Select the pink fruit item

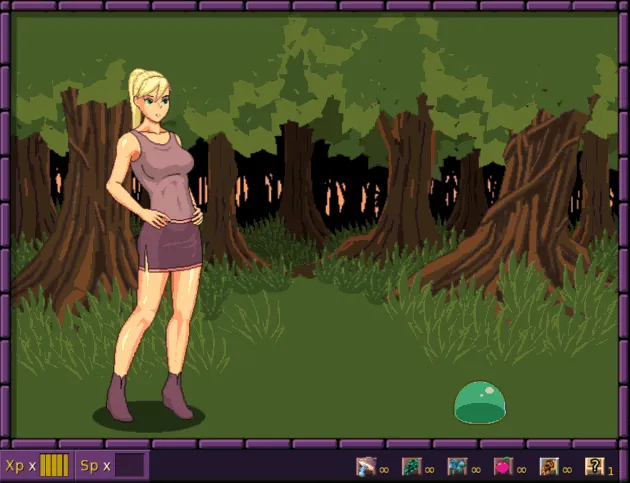click(503, 466)
